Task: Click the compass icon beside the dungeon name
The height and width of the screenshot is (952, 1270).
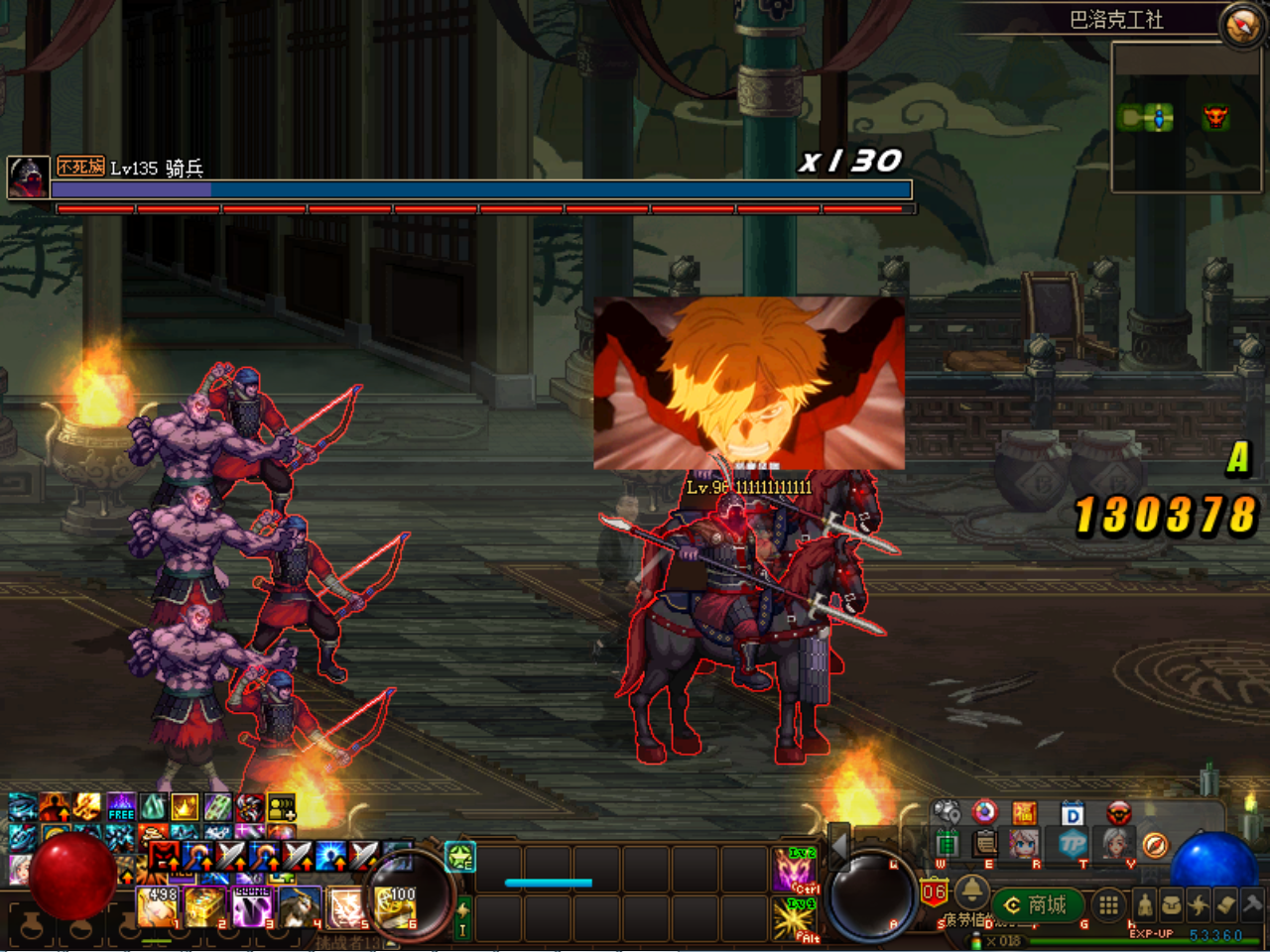Action: click(x=1241, y=26)
